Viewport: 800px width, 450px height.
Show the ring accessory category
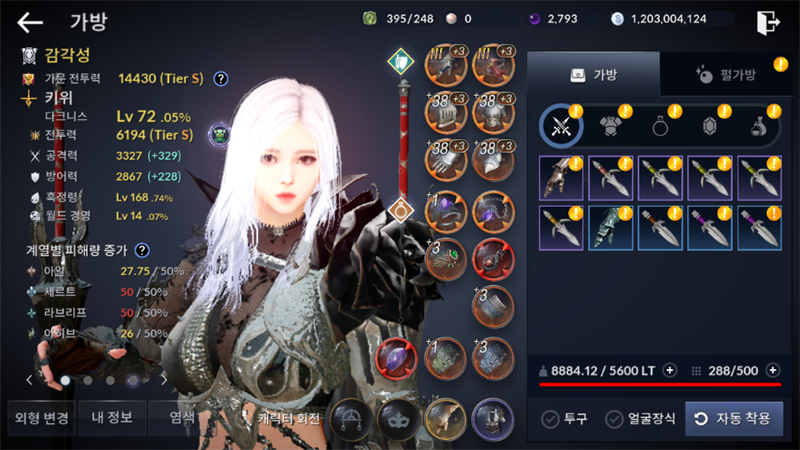[661, 126]
